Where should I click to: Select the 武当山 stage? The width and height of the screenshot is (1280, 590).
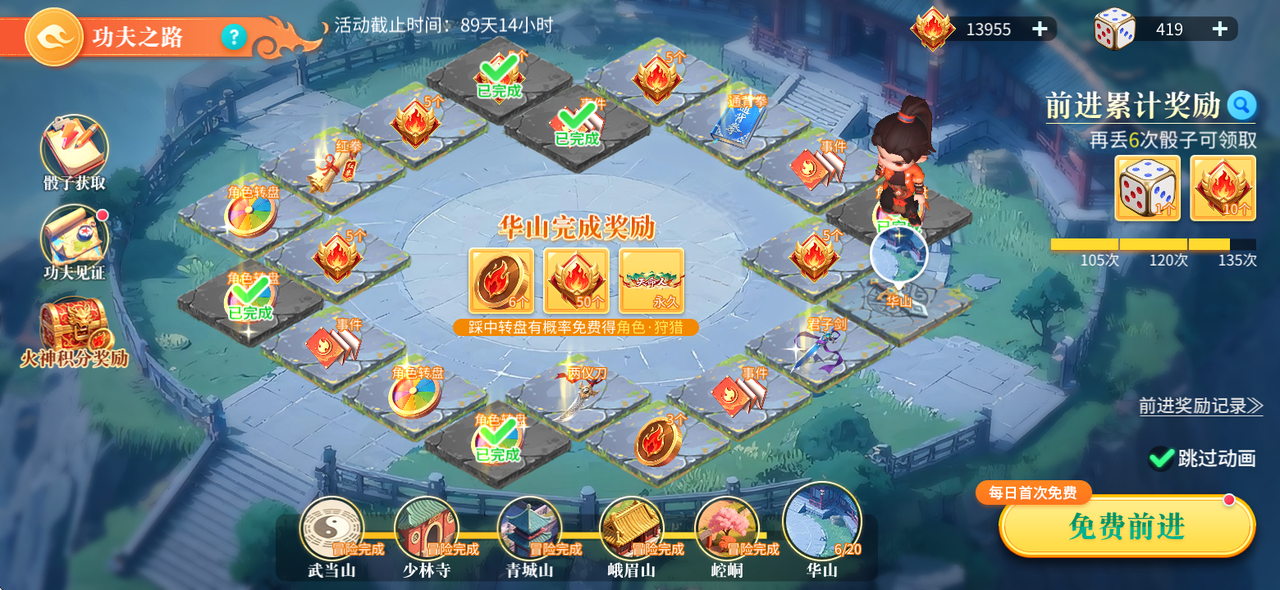pos(331,530)
